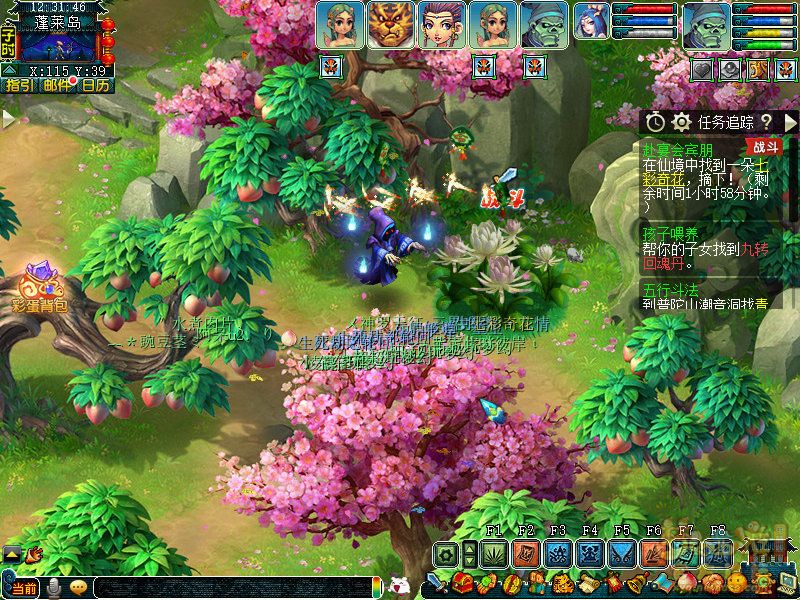Screen dimensions: 800x600
Task: Open the 邮件 mail button
Action: (57, 86)
